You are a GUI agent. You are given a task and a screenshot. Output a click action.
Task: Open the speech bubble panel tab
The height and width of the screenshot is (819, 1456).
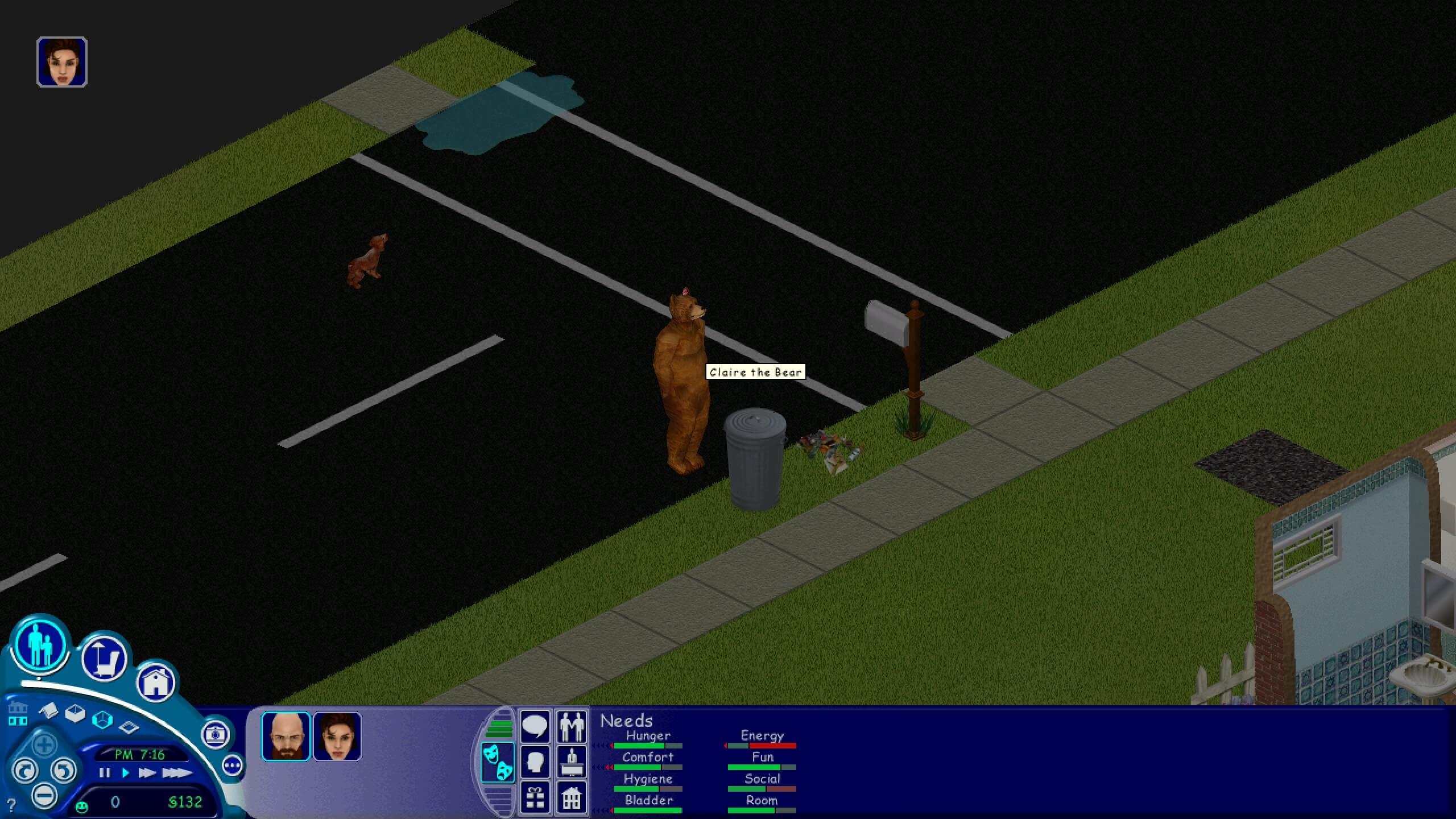click(x=536, y=726)
